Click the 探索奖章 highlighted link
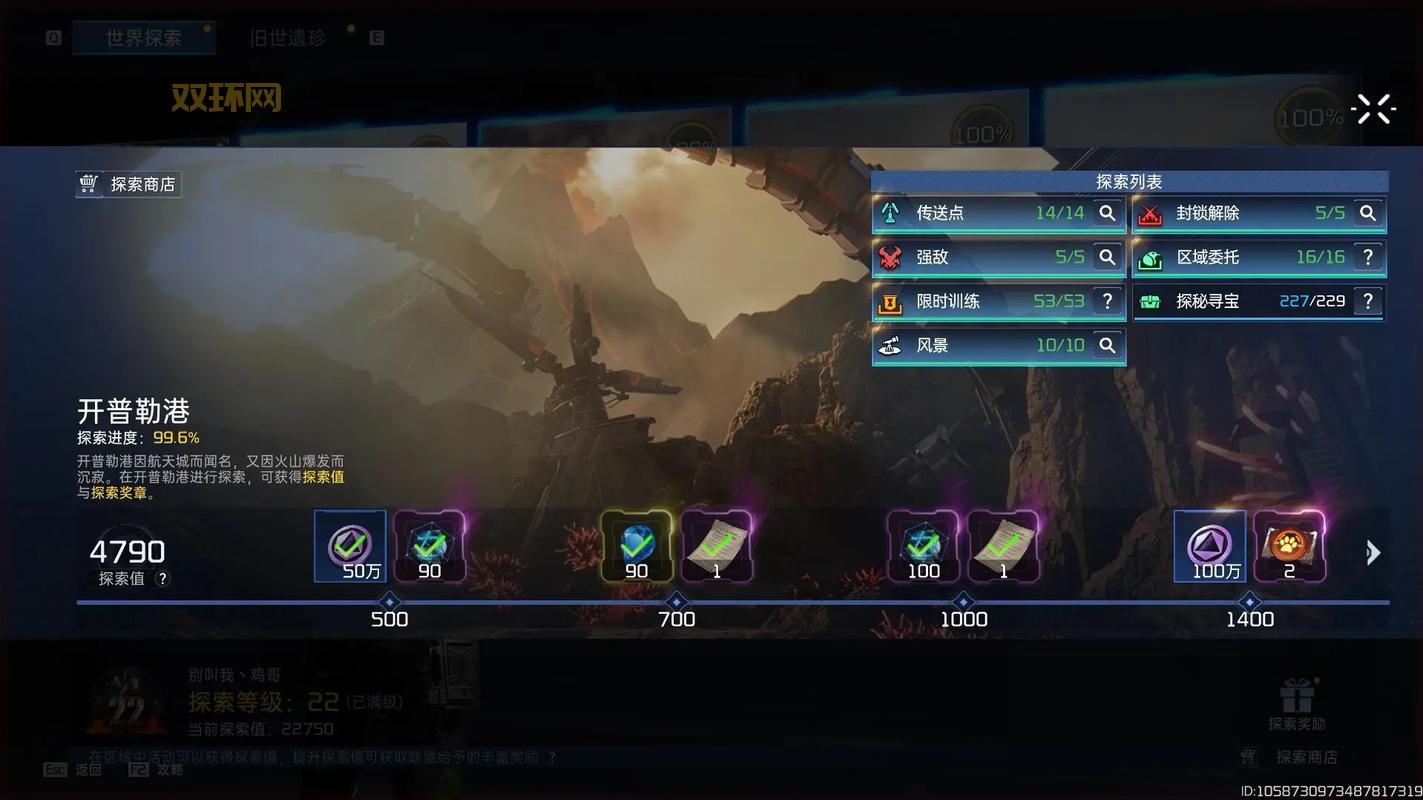 118,492
